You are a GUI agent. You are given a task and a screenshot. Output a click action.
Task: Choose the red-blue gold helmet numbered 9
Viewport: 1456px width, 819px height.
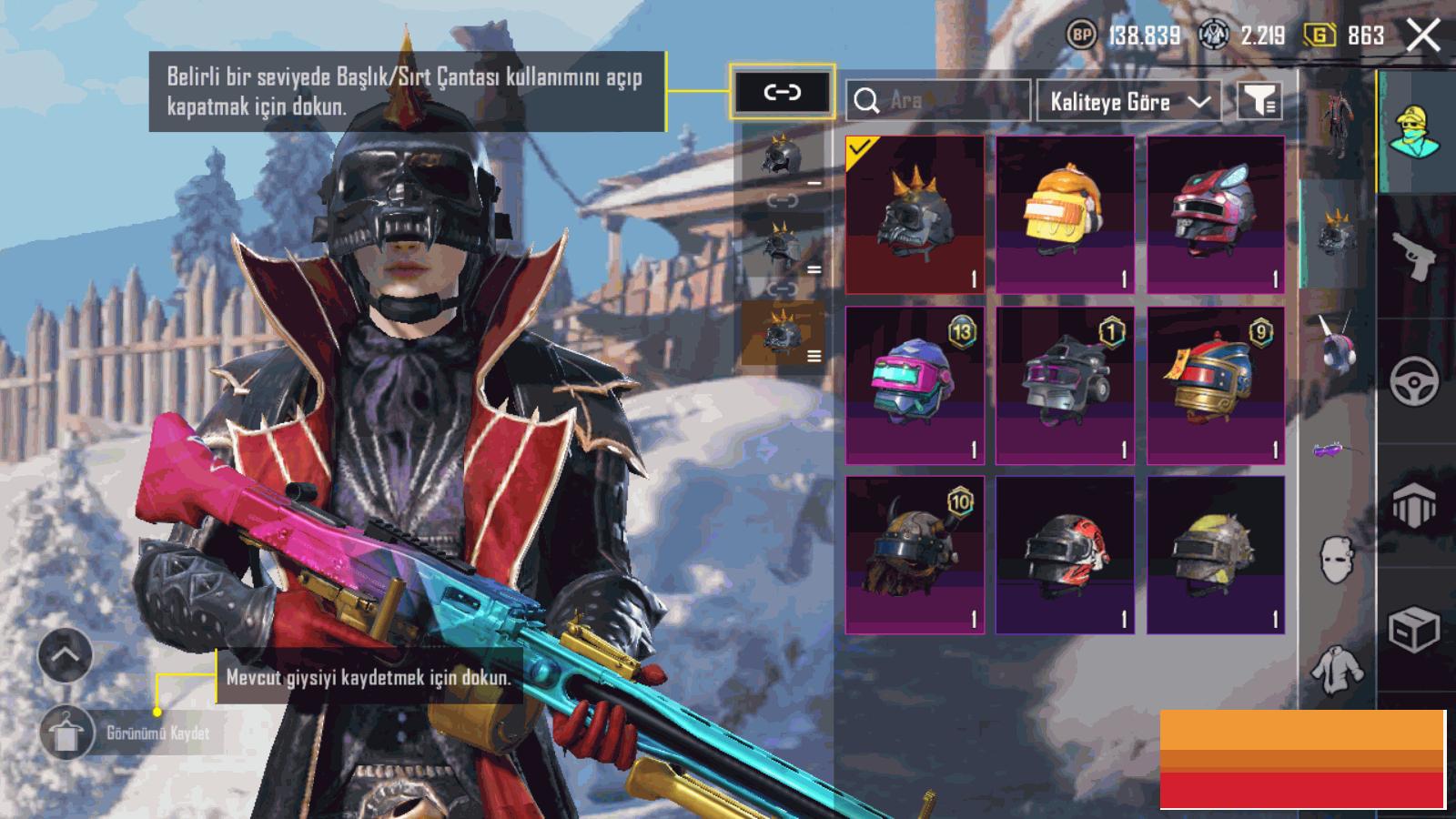[1216, 385]
